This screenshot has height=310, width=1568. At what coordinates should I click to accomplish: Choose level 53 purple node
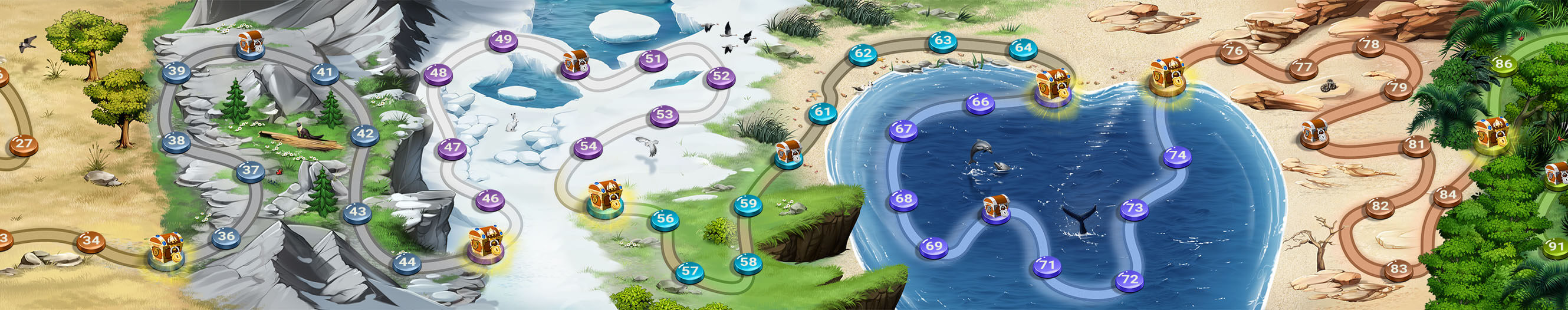665,114
